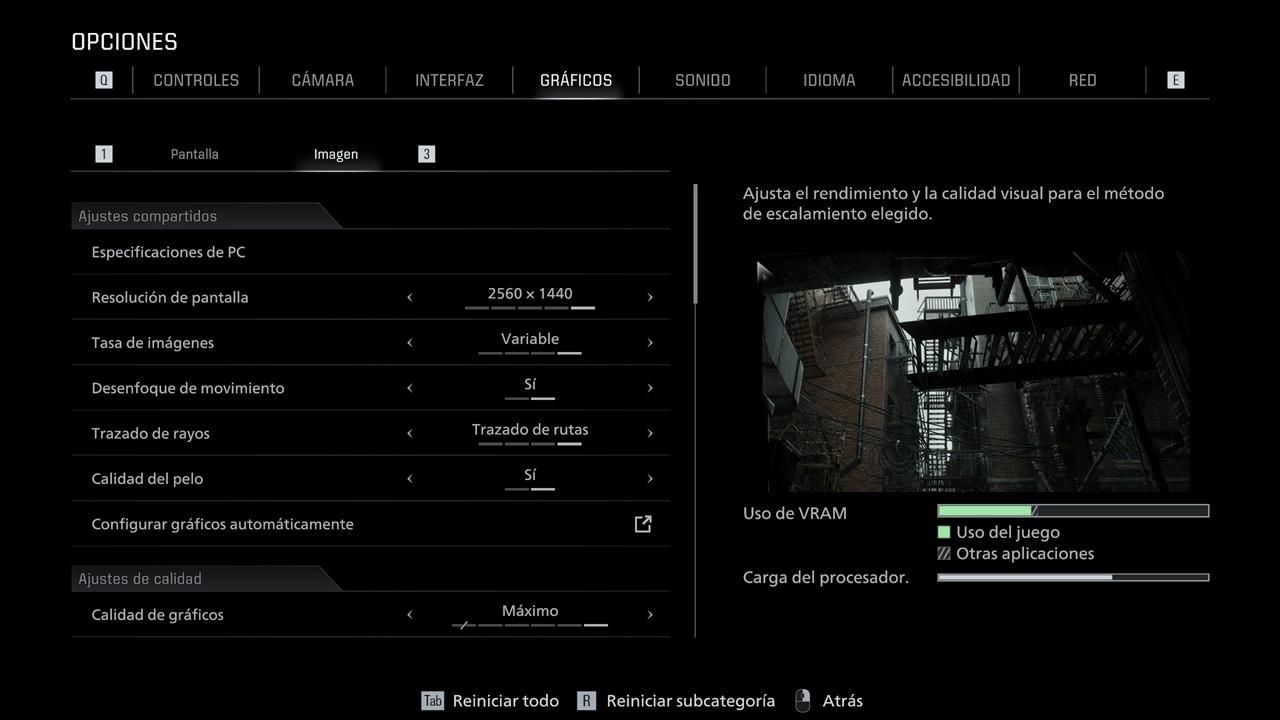Click the Tab key icon next to Reiniciar todo
This screenshot has width=1280, height=720.
432,700
